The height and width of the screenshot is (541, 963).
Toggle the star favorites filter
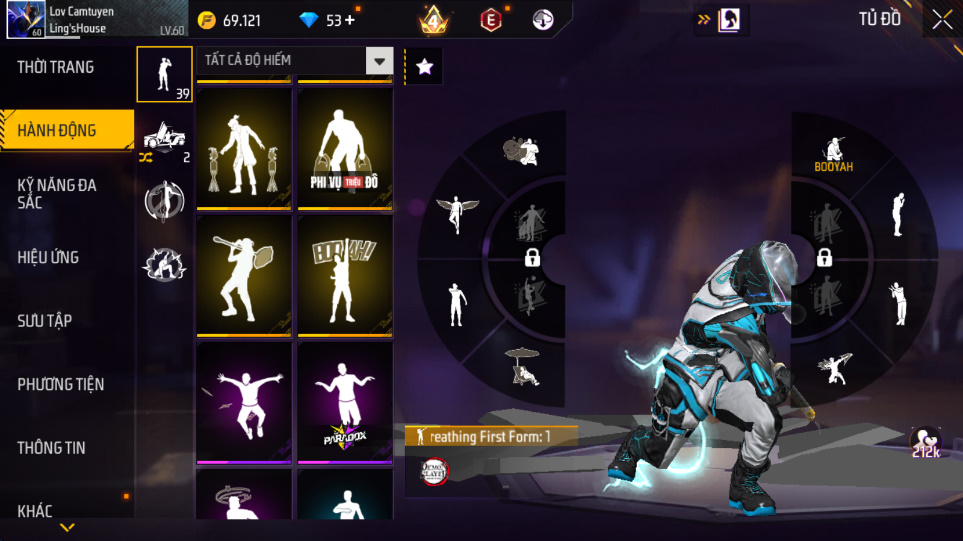tap(424, 67)
